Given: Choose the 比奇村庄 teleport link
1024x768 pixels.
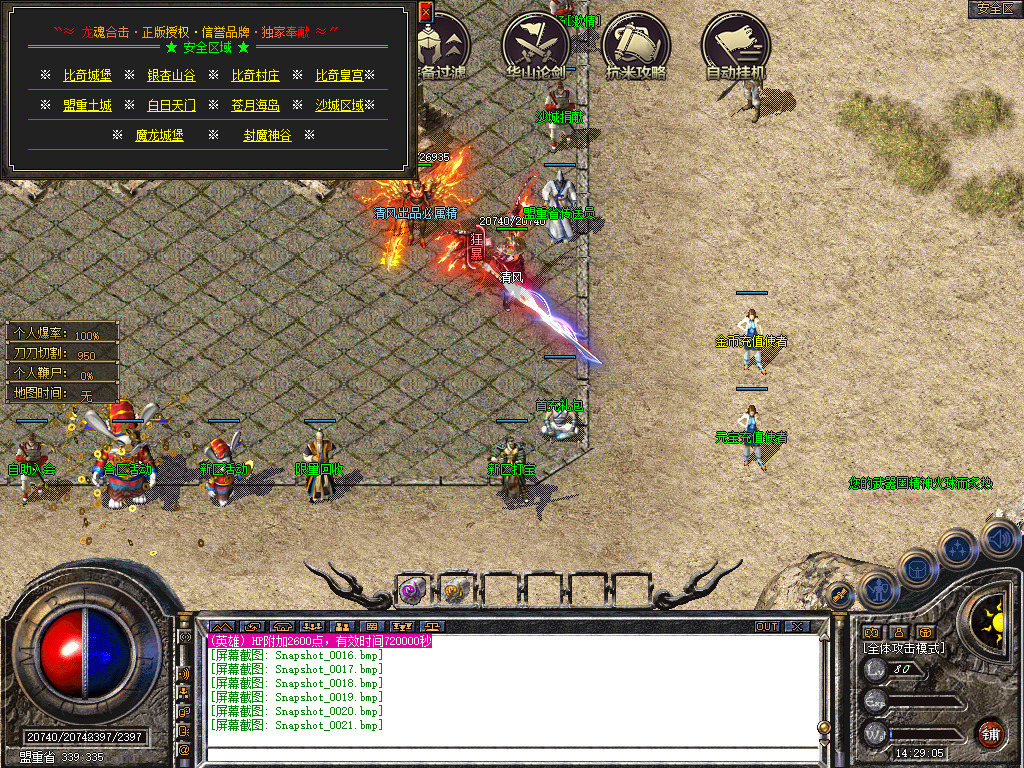Looking at the screenshot, I should (255, 75).
